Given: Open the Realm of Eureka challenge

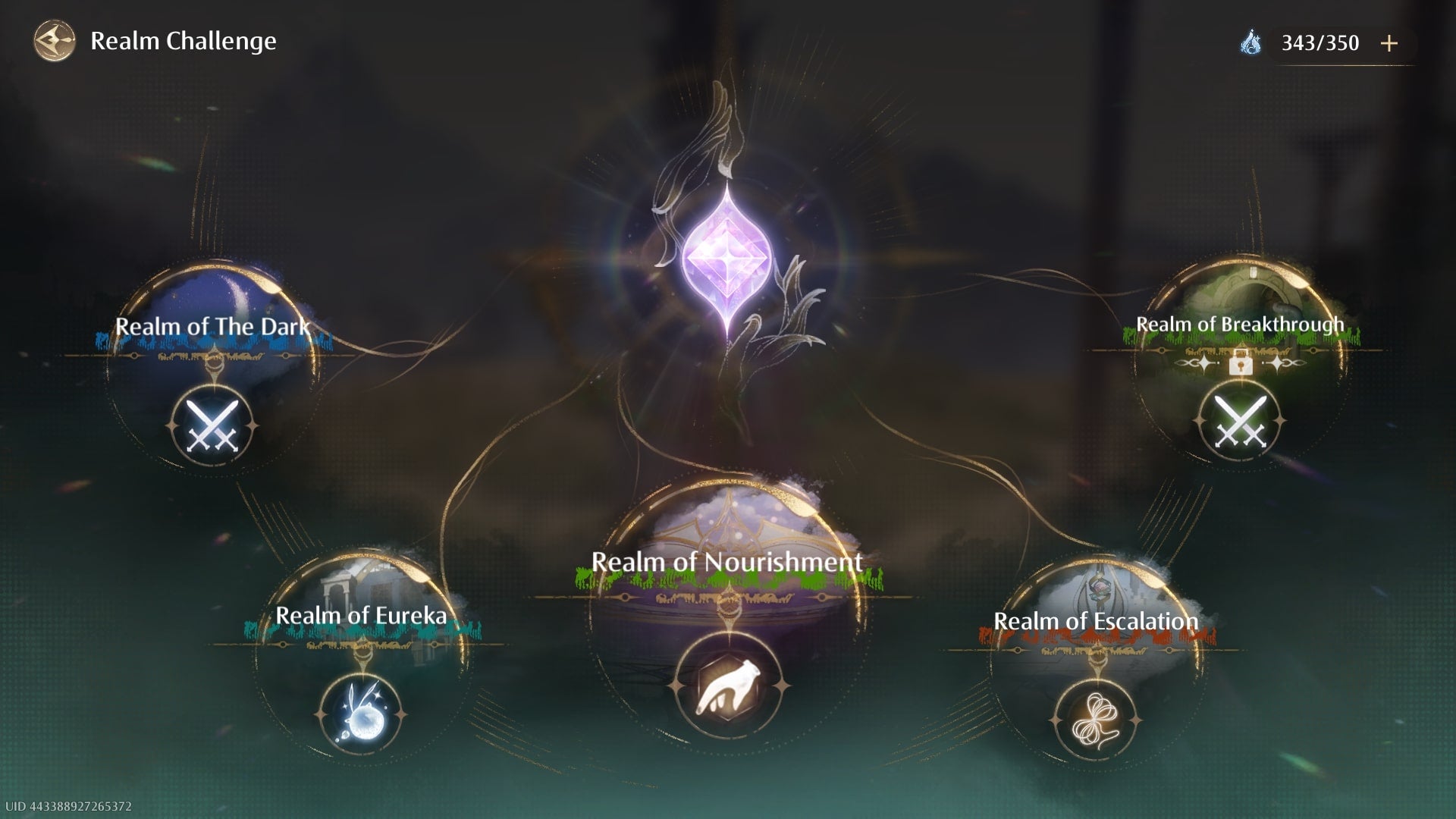Looking at the screenshot, I should [361, 714].
